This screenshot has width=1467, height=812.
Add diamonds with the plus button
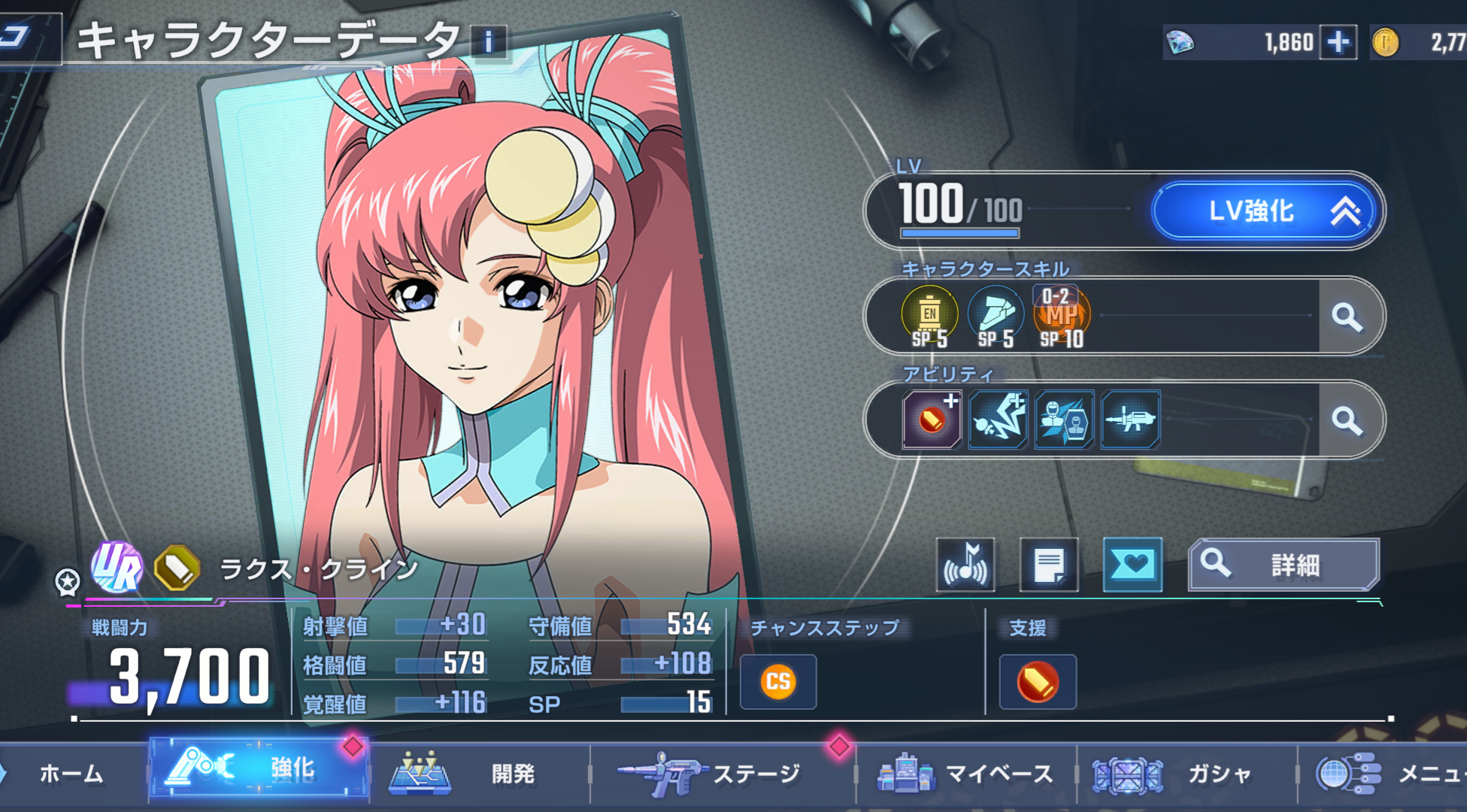point(1338,42)
